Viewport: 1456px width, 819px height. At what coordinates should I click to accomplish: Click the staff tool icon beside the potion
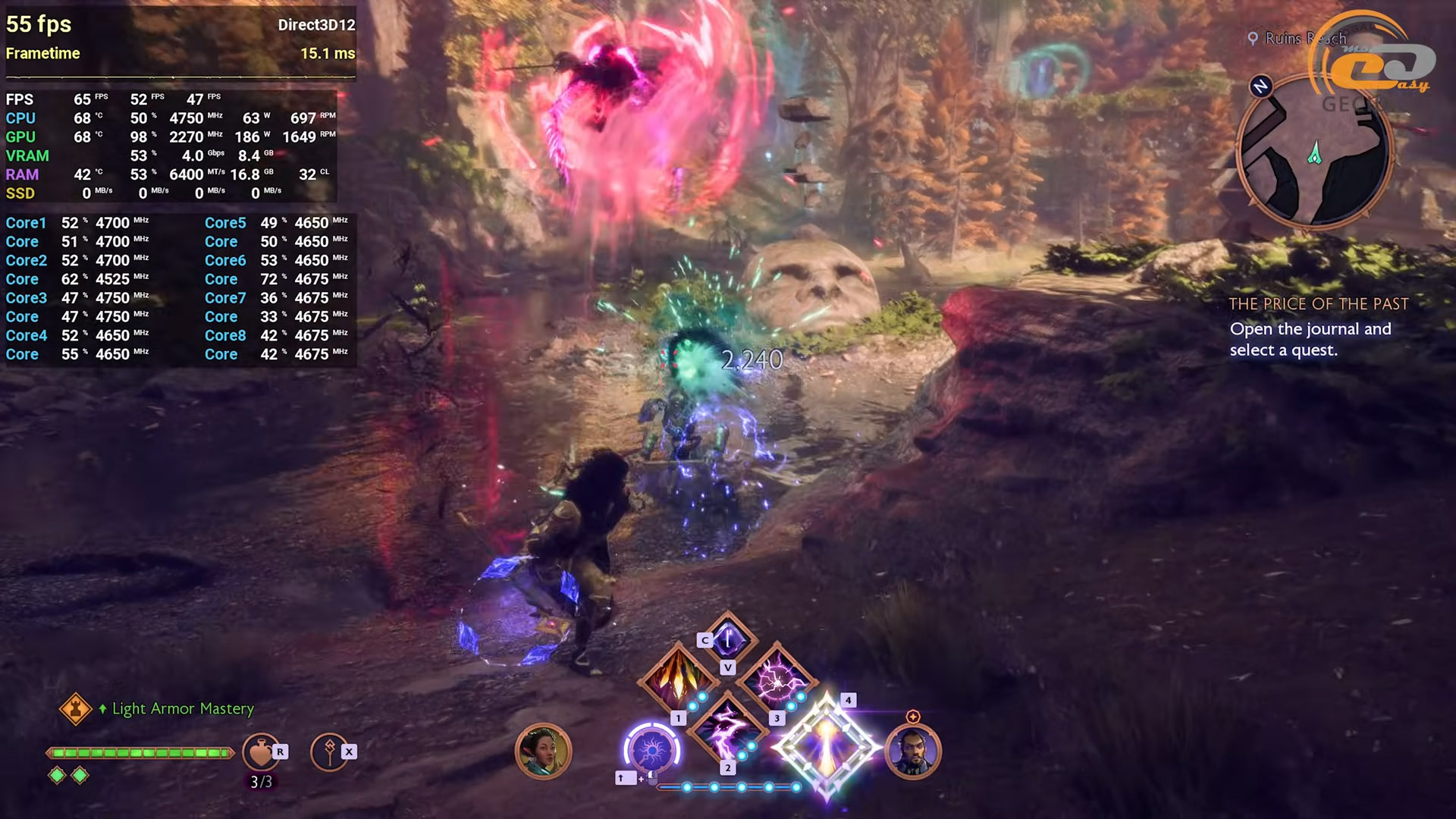point(329,752)
